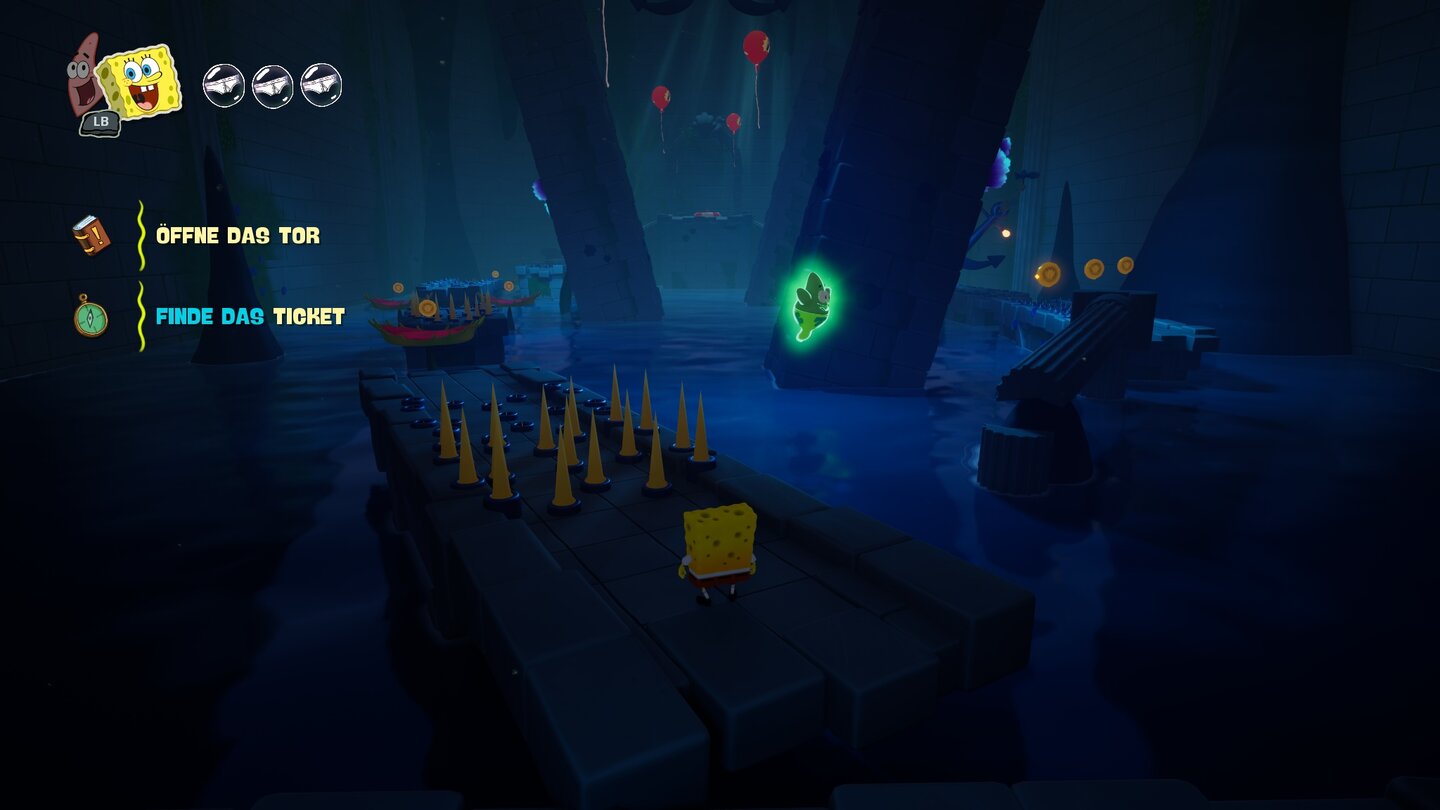
Task: Toggle the middle coin above the column
Action: (x=1093, y=268)
